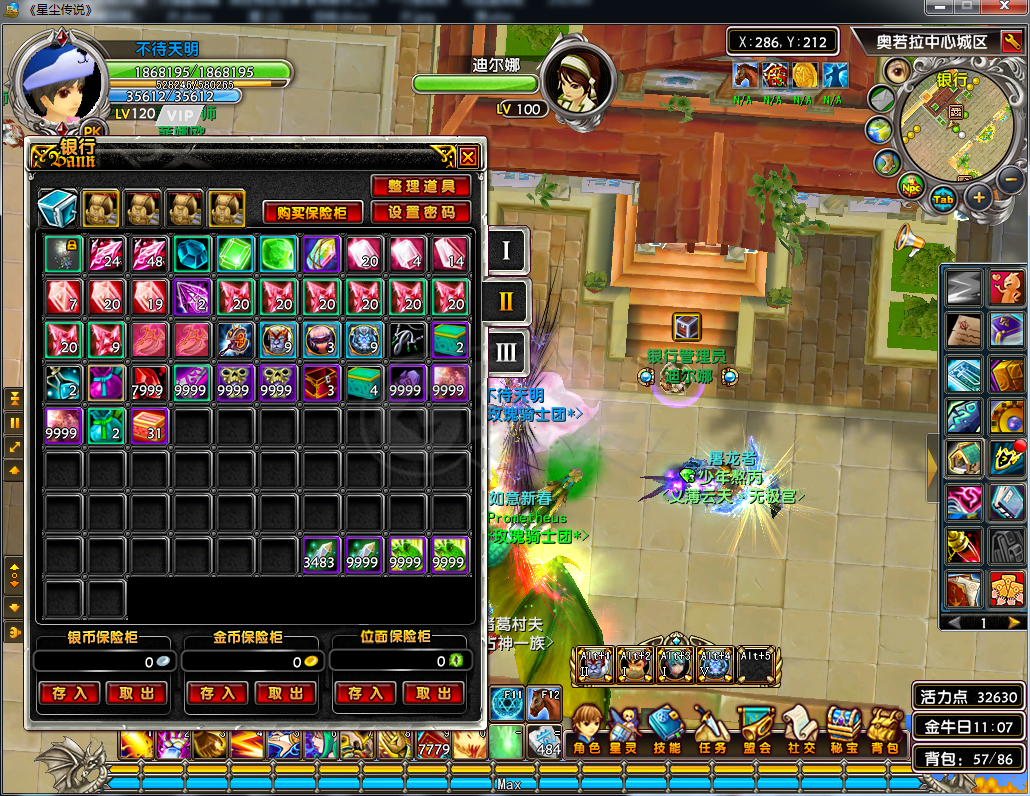The image size is (1030, 796).
Task: Zoom in the minimap with plus button
Action: pos(978,197)
